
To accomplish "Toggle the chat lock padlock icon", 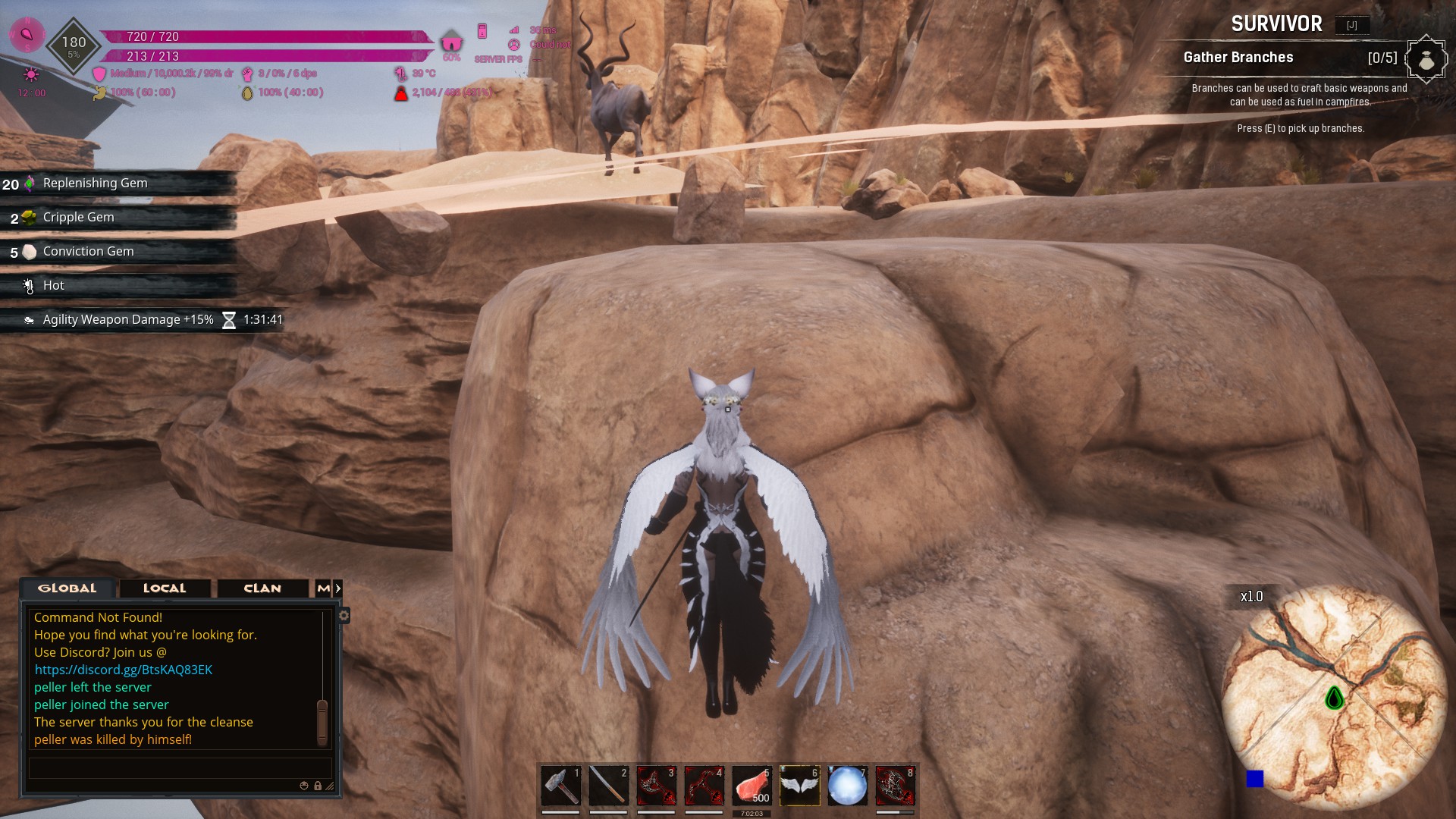I will (x=318, y=786).
